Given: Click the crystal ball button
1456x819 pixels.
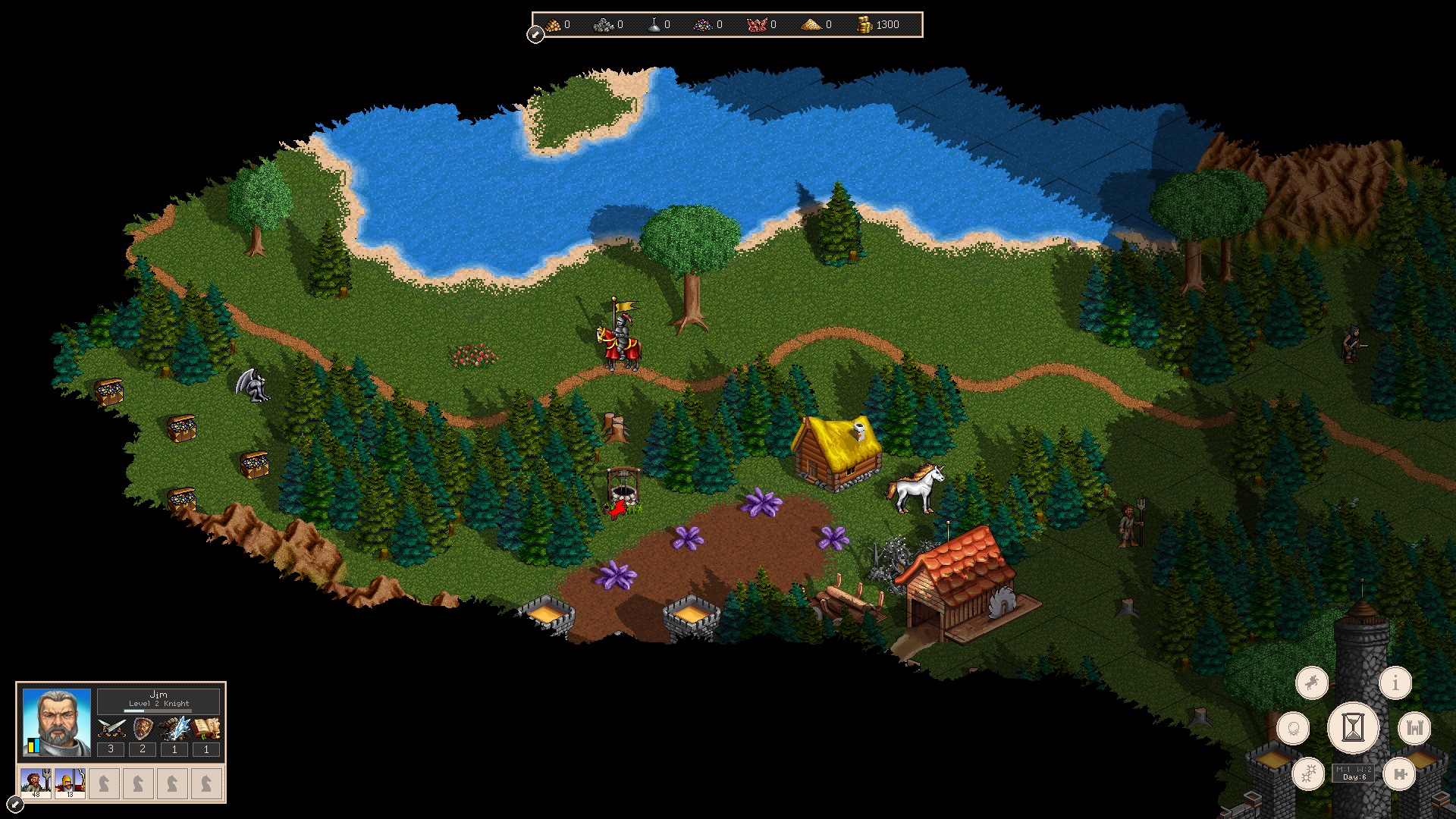Looking at the screenshot, I should click(1293, 729).
